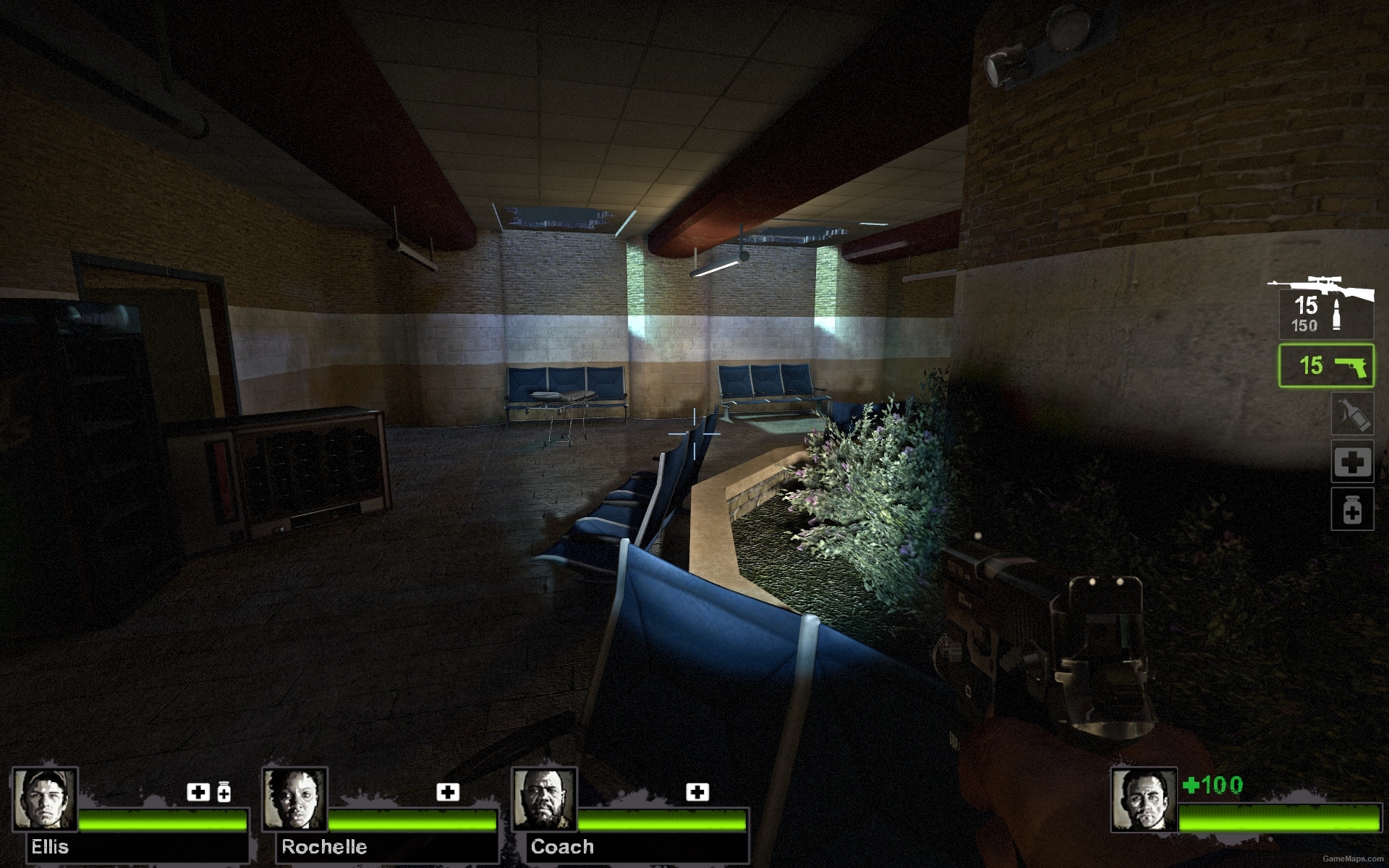
Task: Click the Molotov inventory slot icon
Action: 1352,414
